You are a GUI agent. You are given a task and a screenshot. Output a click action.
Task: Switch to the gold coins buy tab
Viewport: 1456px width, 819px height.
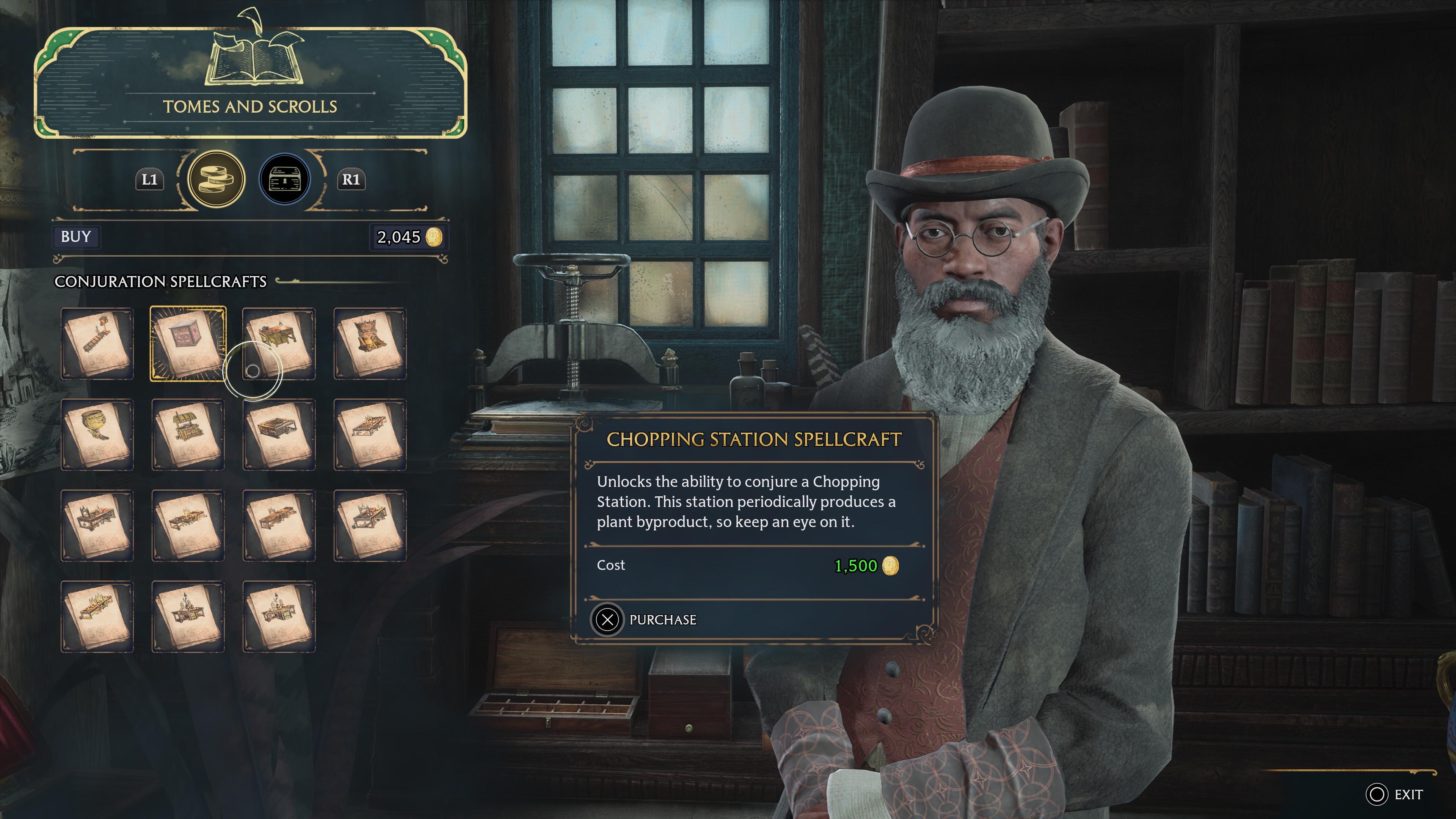(216, 179)
